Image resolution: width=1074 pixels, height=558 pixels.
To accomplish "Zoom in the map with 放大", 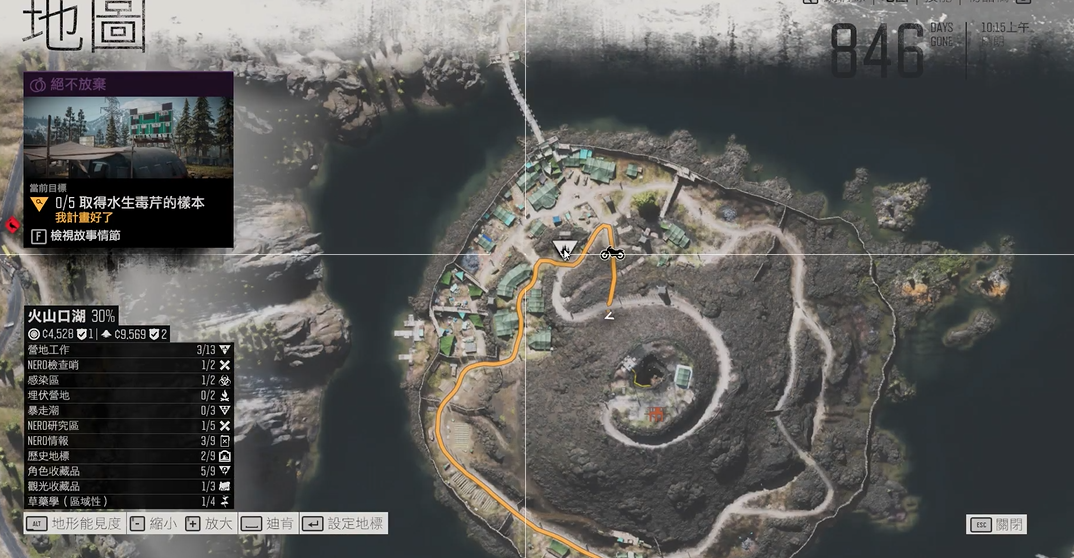I will tap(209, 524).
